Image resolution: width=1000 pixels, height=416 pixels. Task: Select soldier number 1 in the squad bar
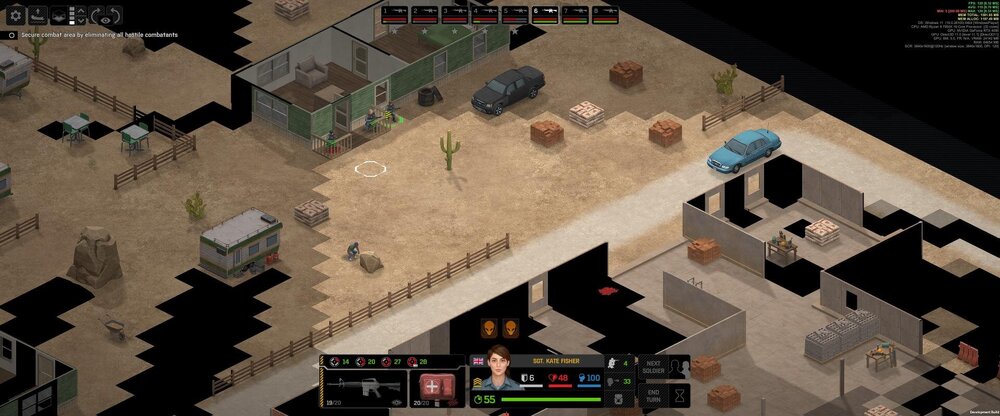395,14
